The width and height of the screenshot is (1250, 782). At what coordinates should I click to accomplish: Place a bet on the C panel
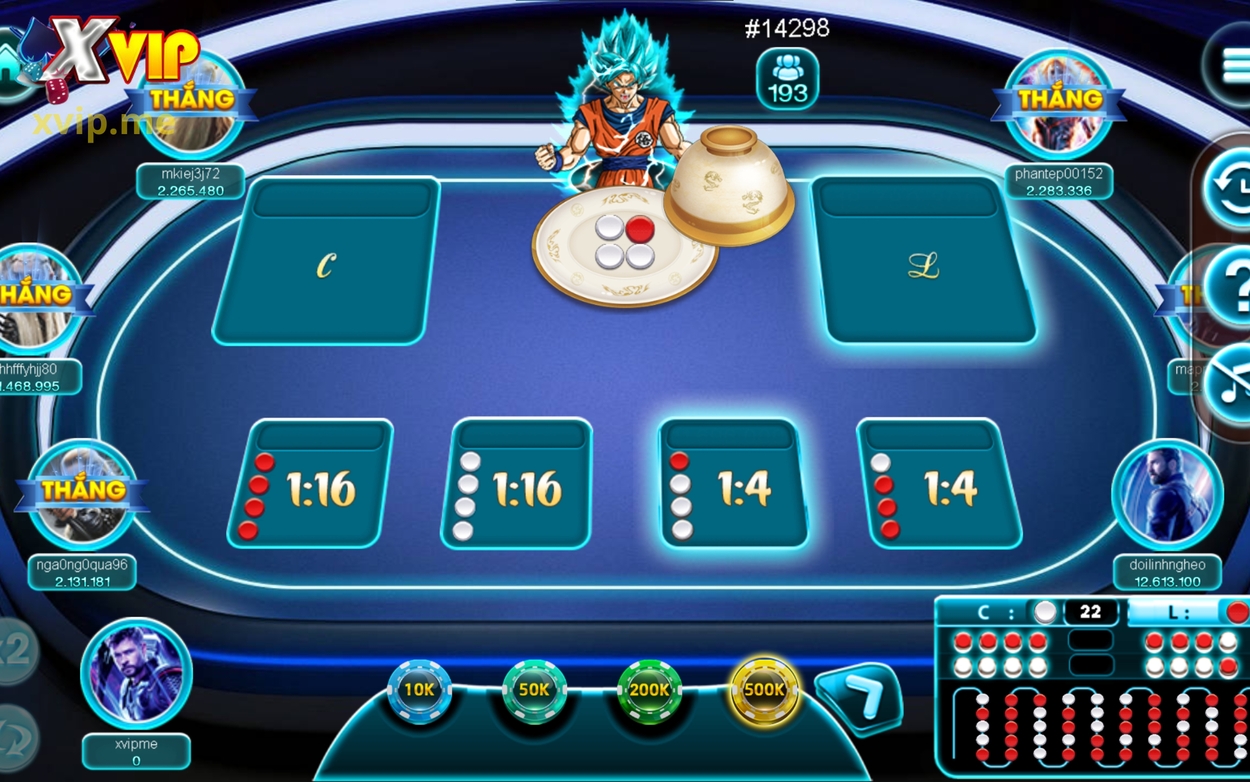[x=326, y=265]
